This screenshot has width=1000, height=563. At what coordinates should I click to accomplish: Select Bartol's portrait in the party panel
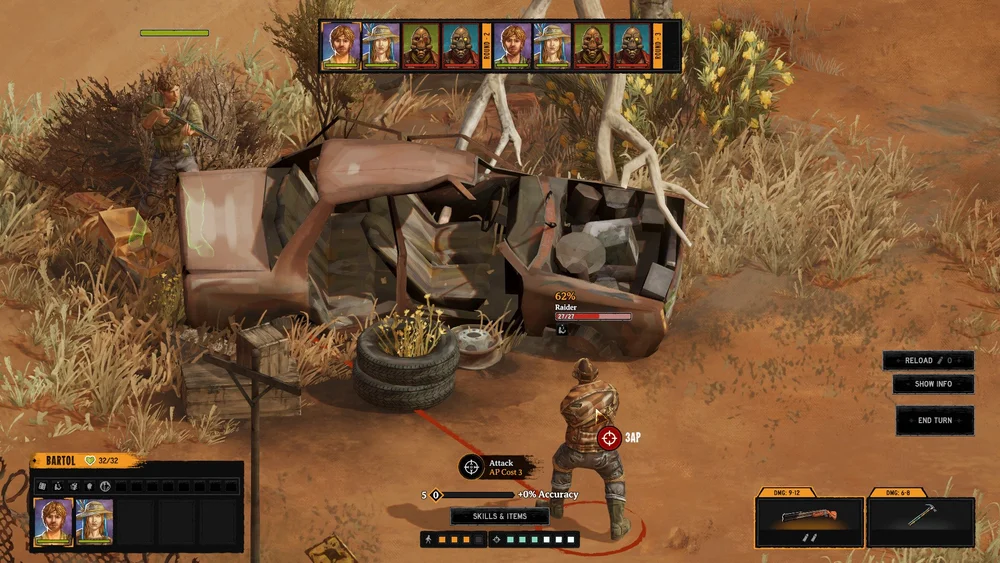click(x=53, y=520)
